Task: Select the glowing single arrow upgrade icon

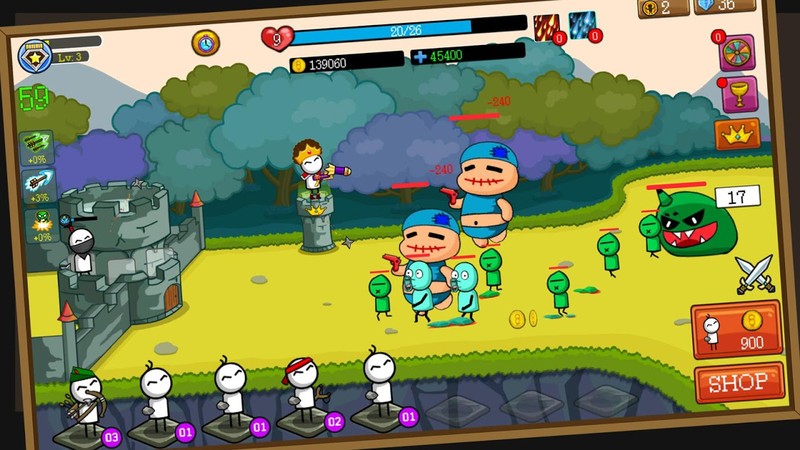Action: [x=39, y=186]
